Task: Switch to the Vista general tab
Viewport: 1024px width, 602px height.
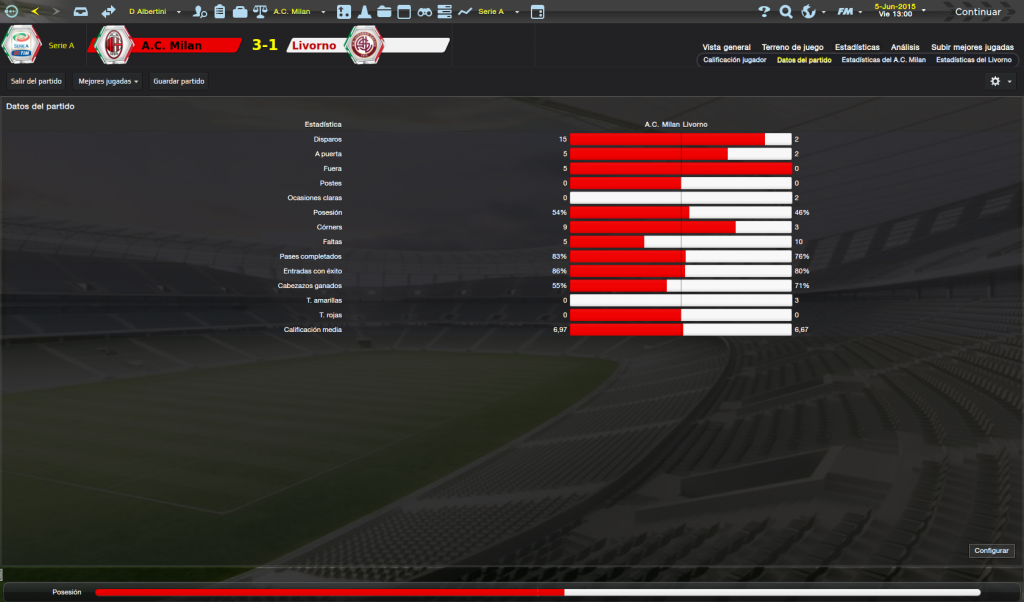Action: click(x=726, y=47)
